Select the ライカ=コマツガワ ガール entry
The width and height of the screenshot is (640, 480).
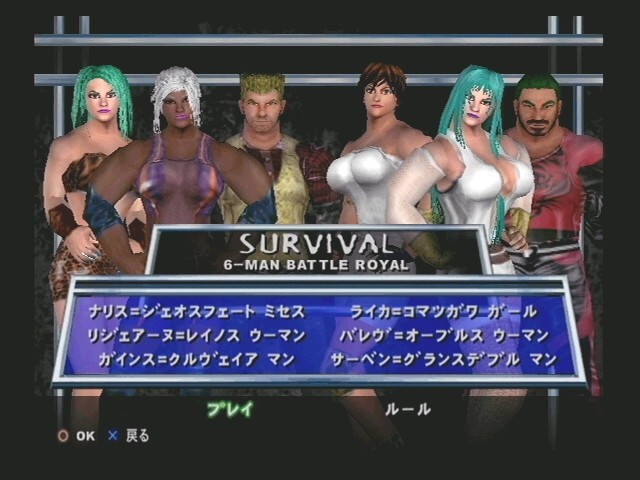tap(443, 311)
